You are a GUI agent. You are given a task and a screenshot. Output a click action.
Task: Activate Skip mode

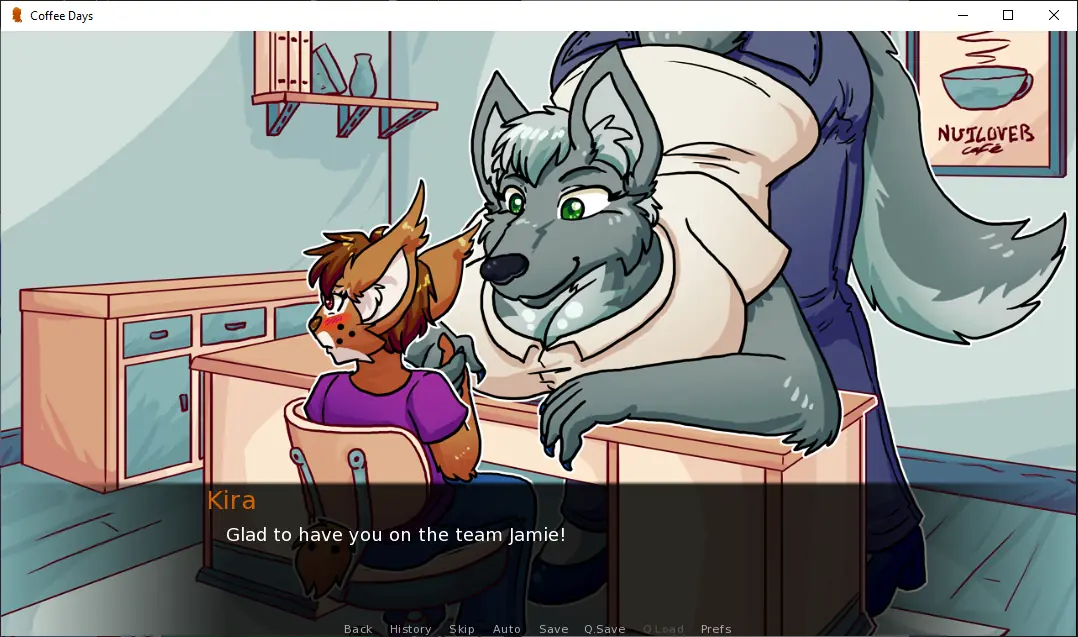[462, 629]
